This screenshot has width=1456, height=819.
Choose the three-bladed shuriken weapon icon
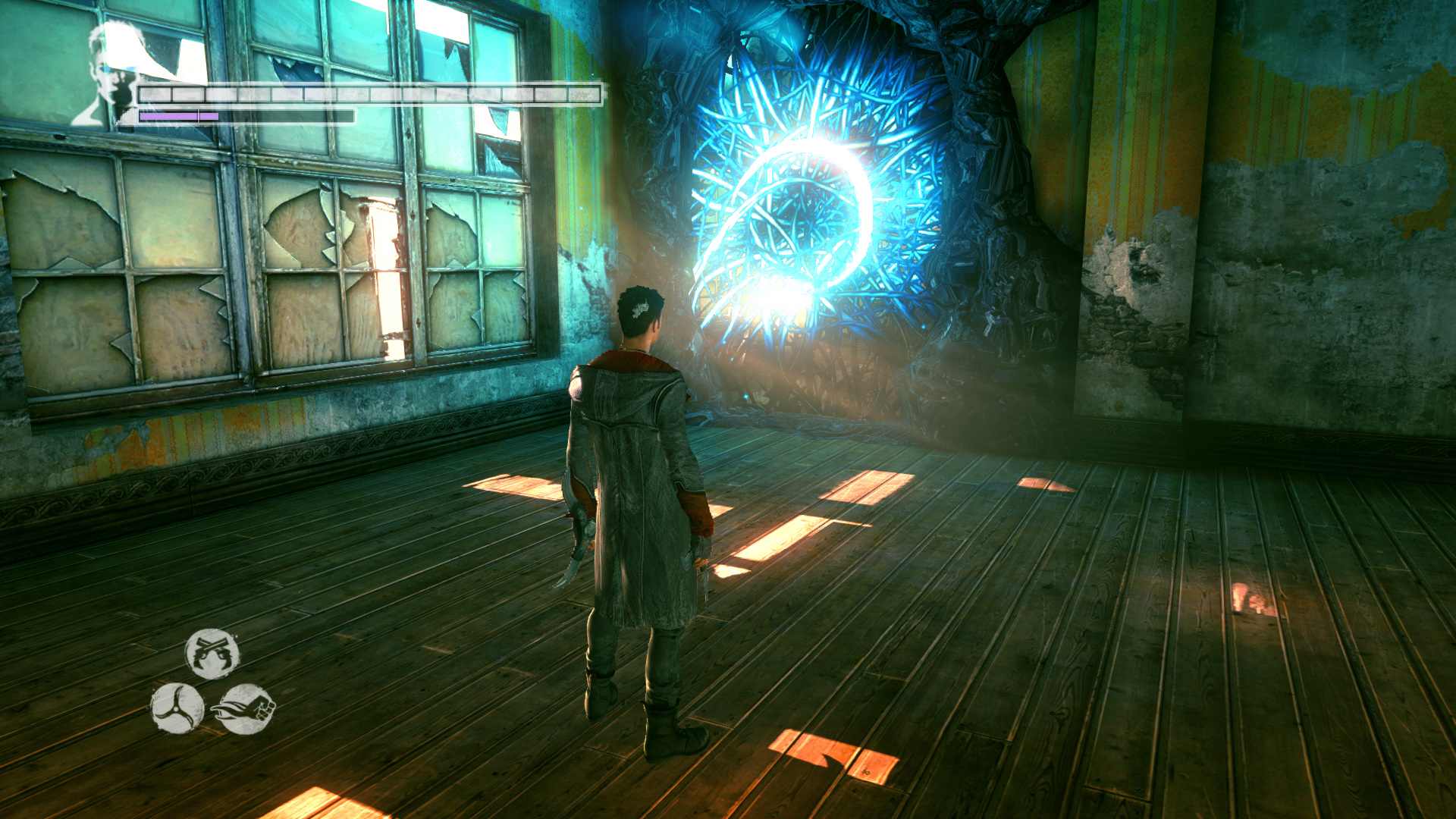(177, 708)
